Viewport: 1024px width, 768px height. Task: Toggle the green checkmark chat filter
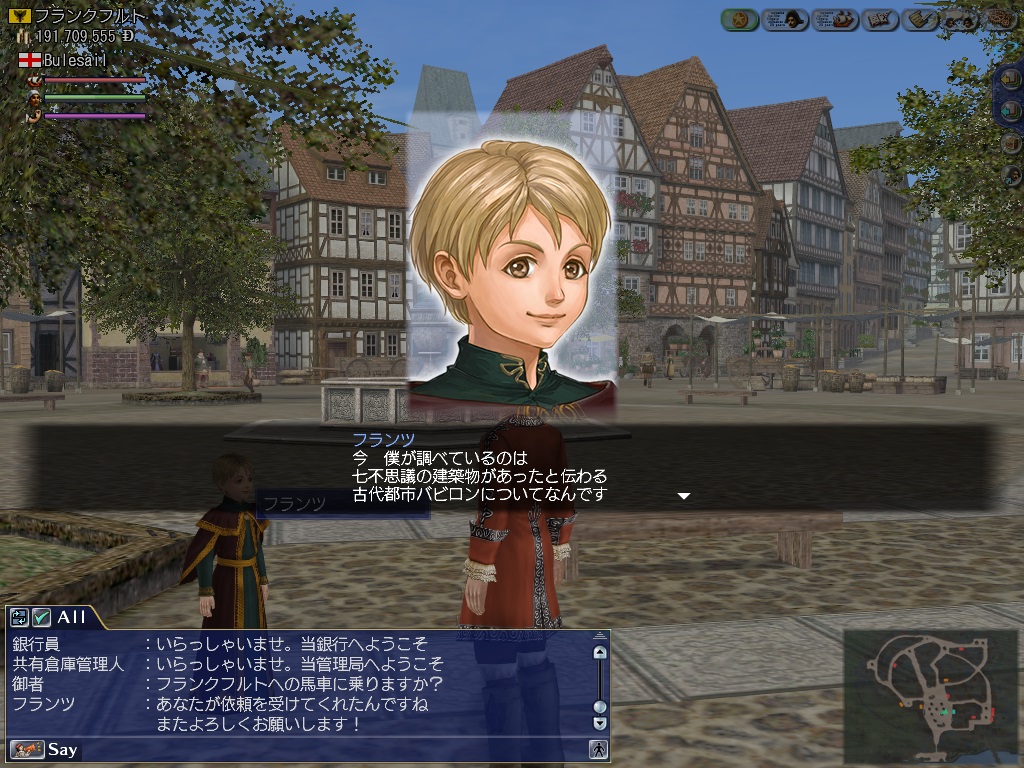pos(41,617)
